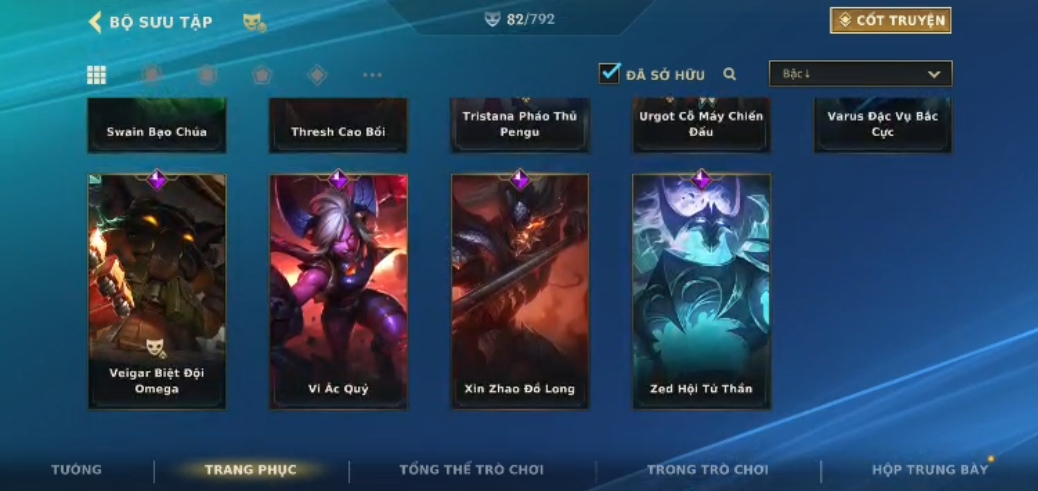The image size is (1038, 491).
Task: Select the grid view filter icon
Action: click(97, 74)
